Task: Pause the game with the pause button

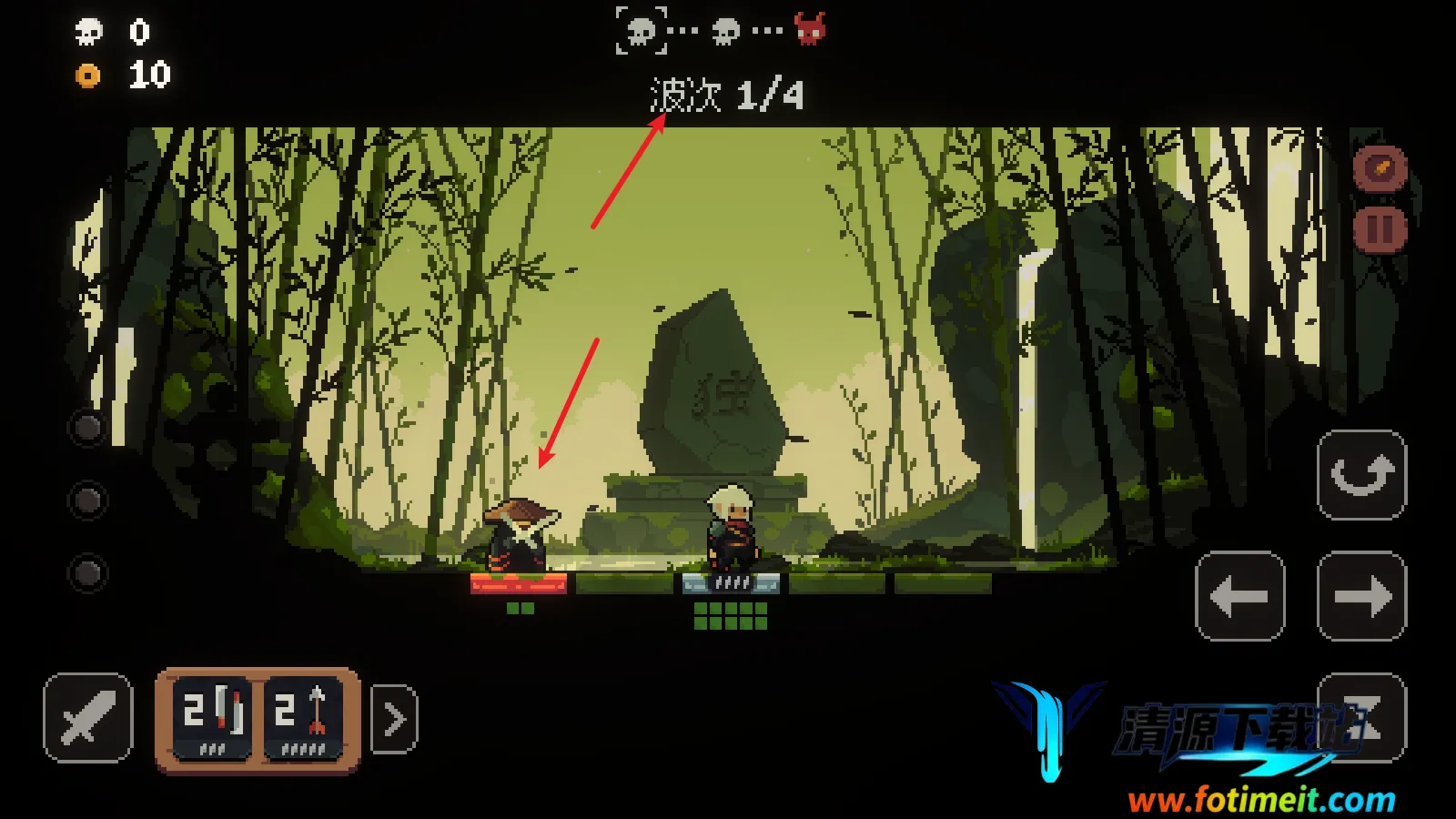Action: (x=1380, y=228)
